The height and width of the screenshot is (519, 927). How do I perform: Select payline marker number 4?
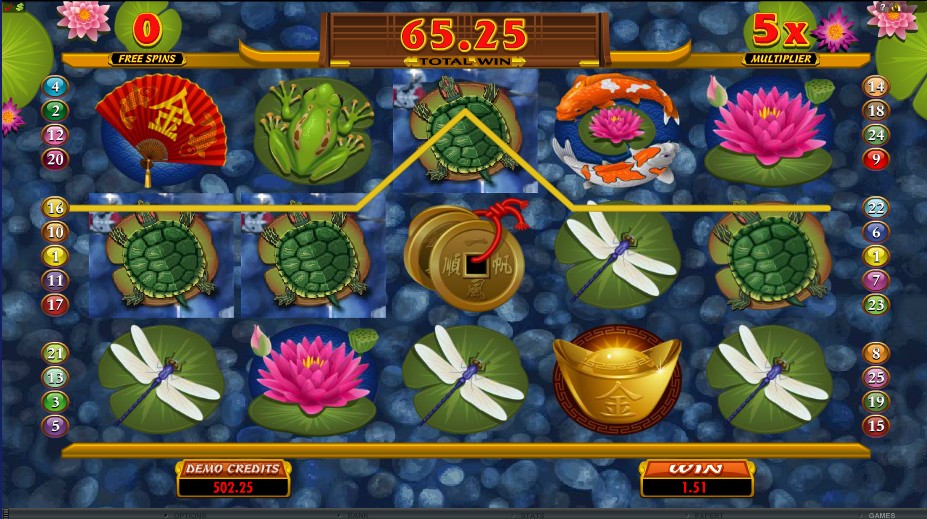[x=54, y=87]
